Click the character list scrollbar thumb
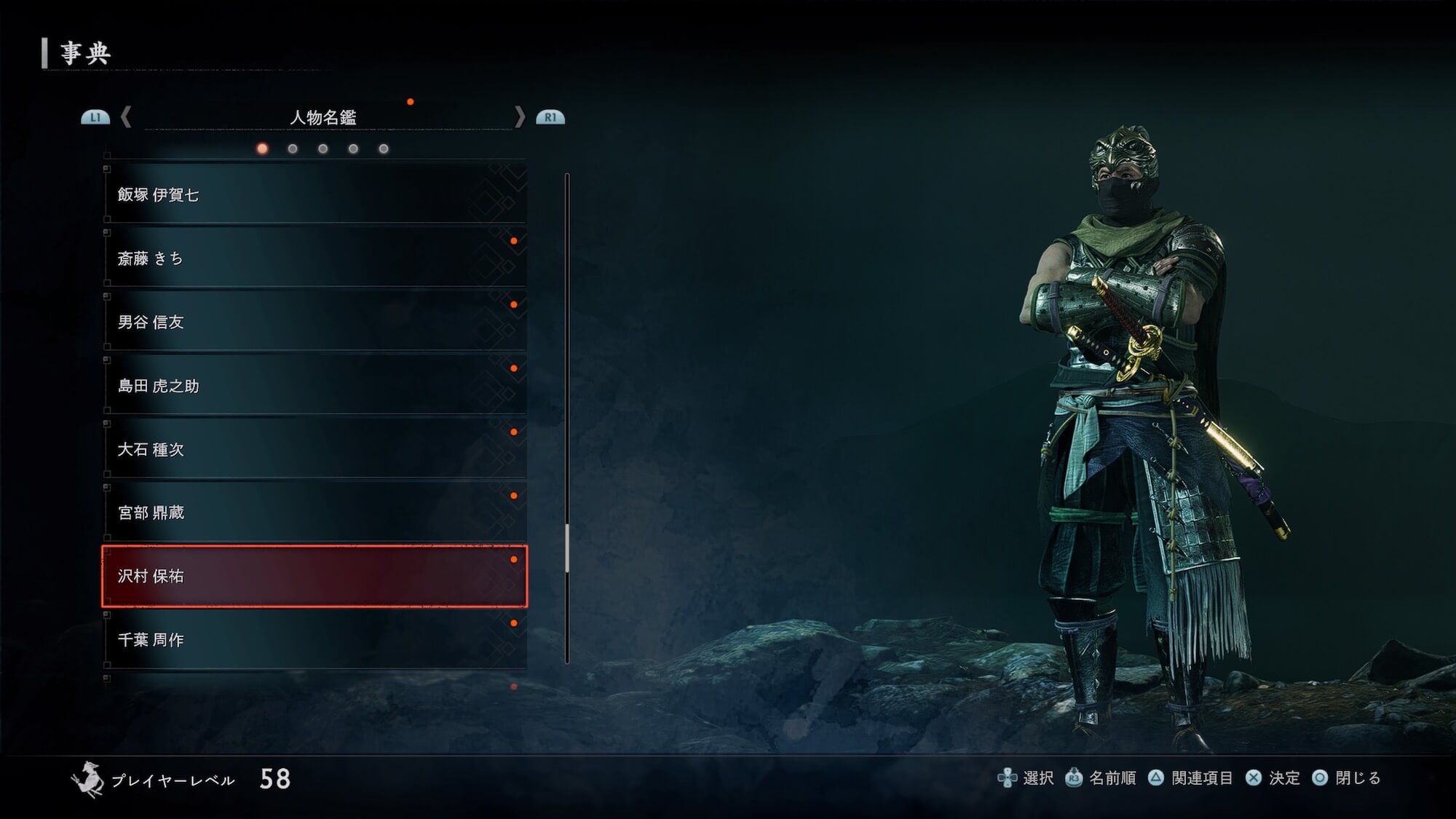The height and width of the screenshot is (819, 1456). click(x=566, y=547)
